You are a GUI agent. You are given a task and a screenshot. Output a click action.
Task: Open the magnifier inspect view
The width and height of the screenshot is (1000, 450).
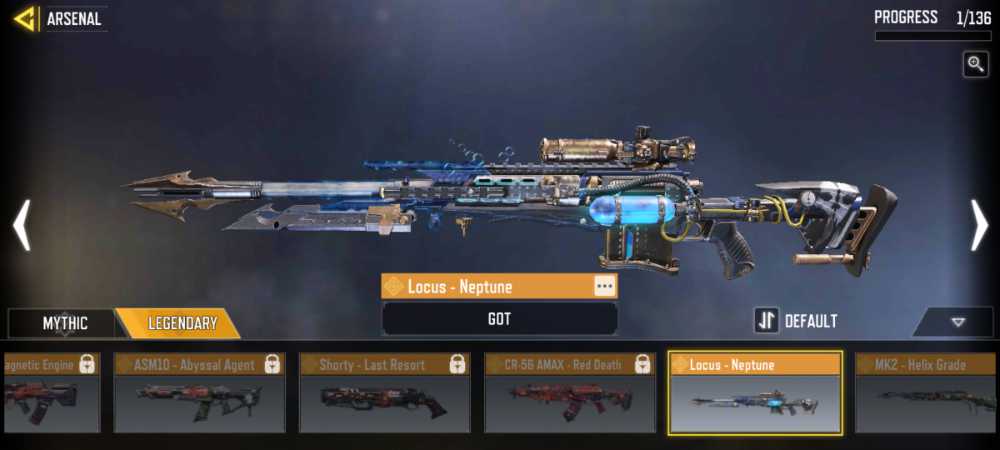pyautogui.click(x=975, y=64)
